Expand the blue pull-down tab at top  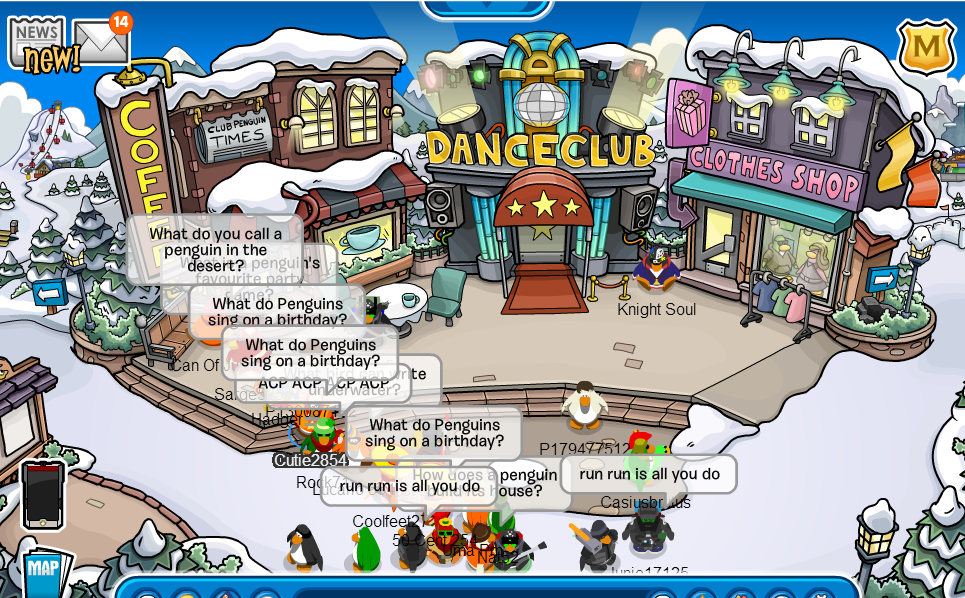[x=487, y=9]
